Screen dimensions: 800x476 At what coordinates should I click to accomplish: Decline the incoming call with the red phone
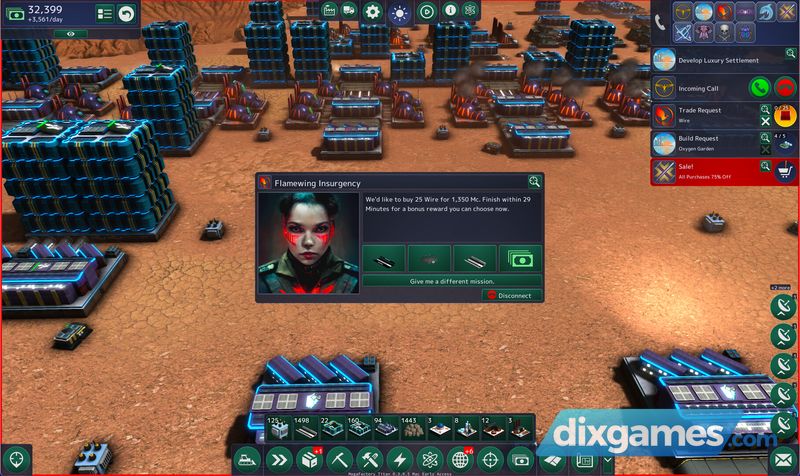click(784, 88)
